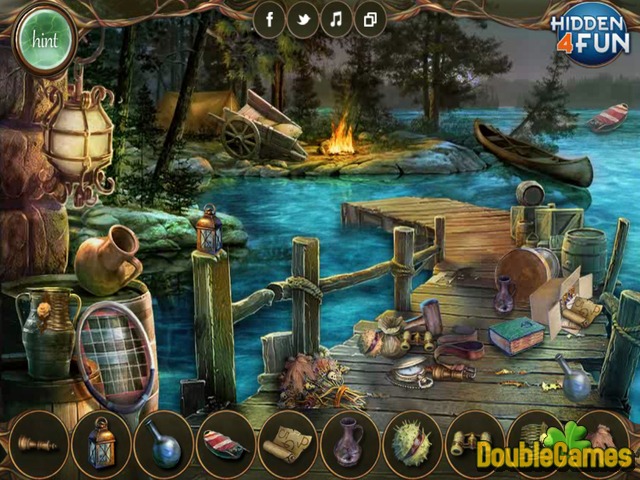Choose the red and white boat slot
The width and height of the screenshot is (640, 480).
pyautogui.click(x=224, y=441)
